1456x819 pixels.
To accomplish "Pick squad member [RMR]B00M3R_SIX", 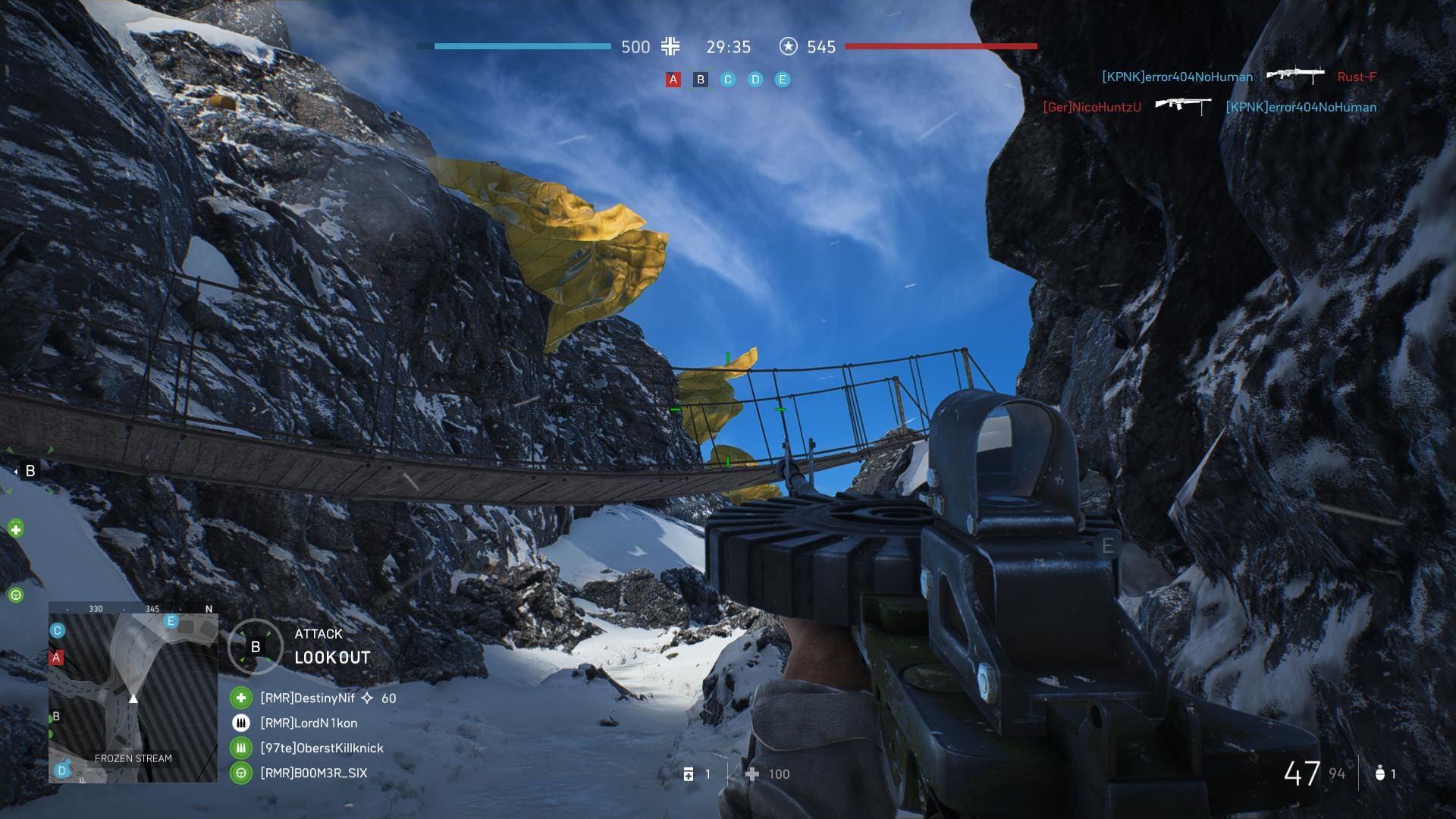I will pyautogui.click(x=313, y=773).
